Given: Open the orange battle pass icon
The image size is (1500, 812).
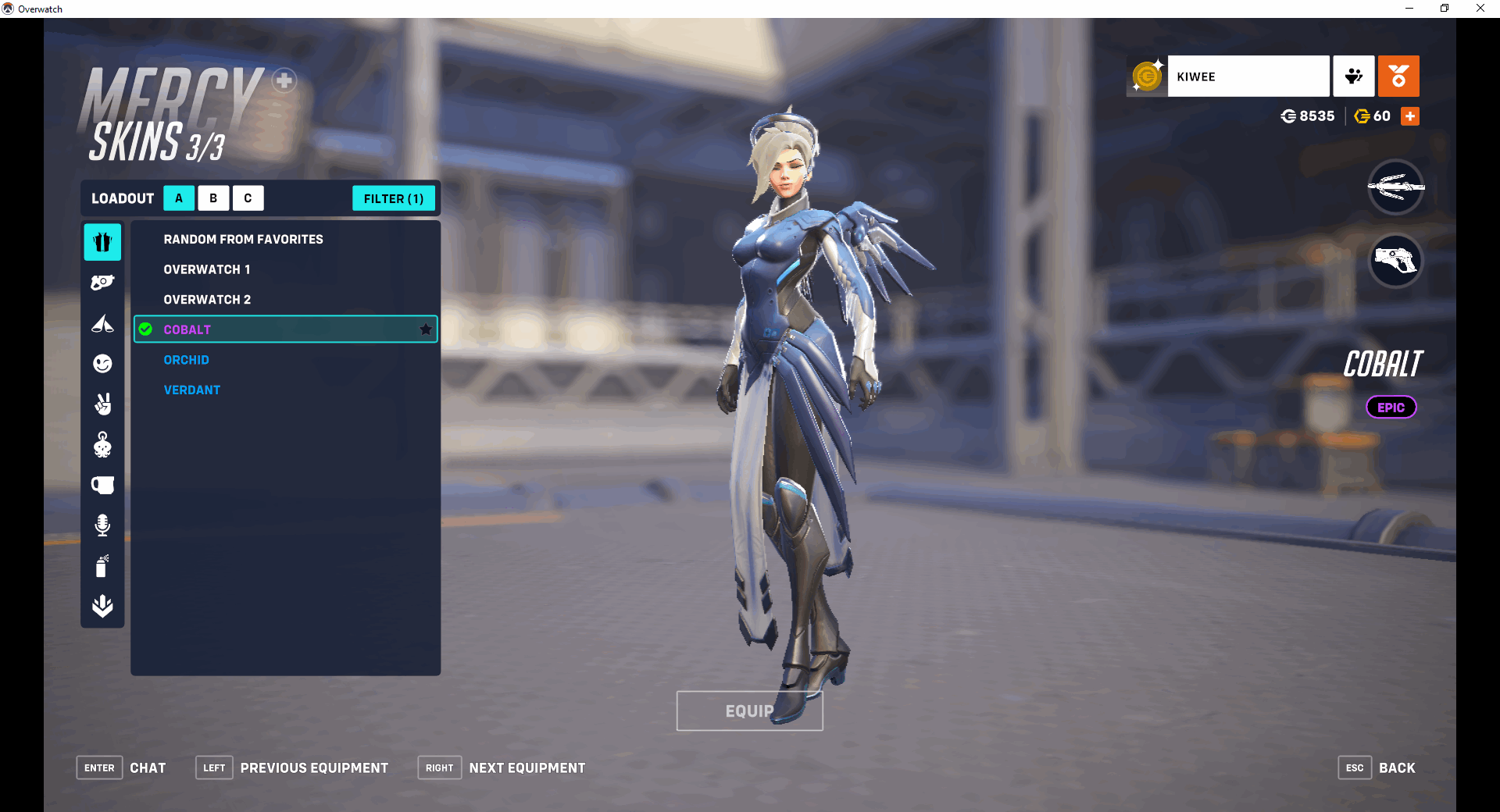Looking at the screenshot, I should click(1398, 76).
